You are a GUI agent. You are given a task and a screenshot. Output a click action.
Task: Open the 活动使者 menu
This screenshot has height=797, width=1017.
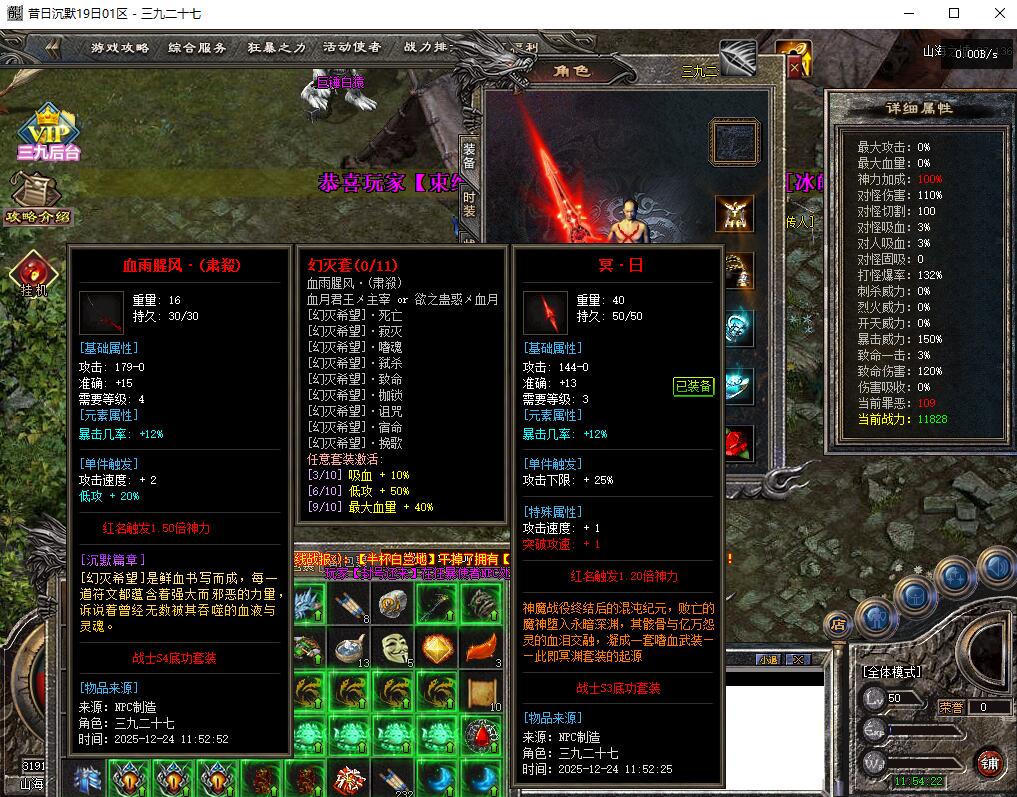(352, 47)
